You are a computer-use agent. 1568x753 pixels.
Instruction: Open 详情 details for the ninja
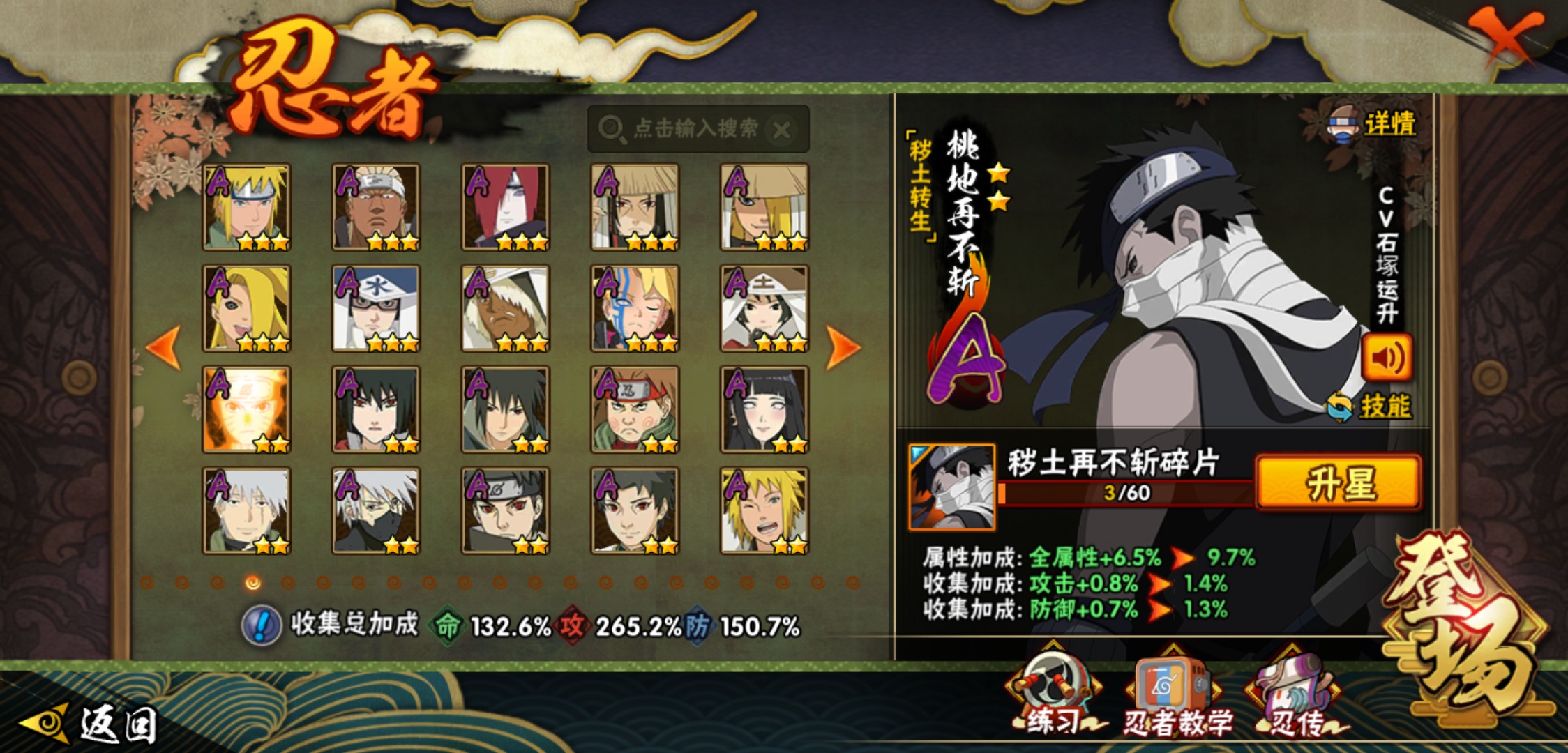[x=1373, y=125]
